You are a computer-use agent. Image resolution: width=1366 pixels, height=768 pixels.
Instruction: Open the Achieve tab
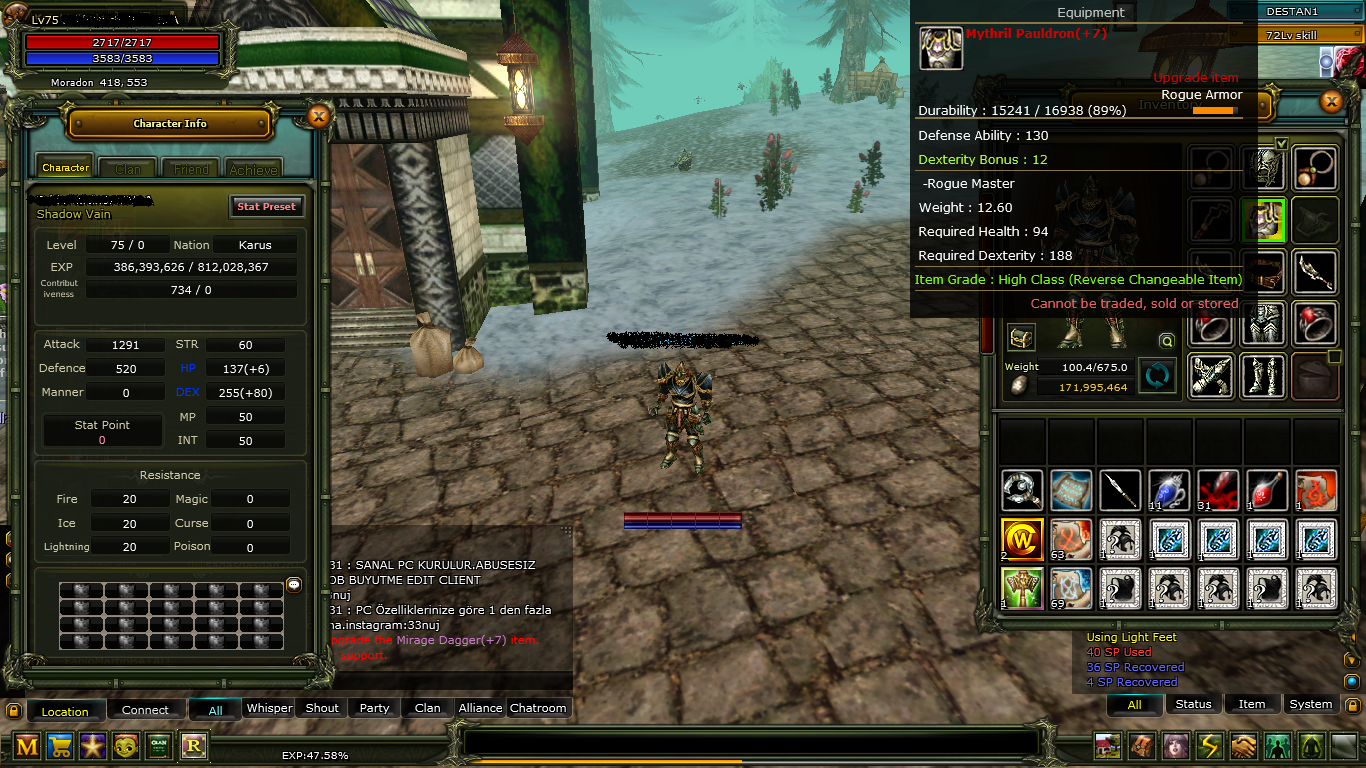coord(253,169)
